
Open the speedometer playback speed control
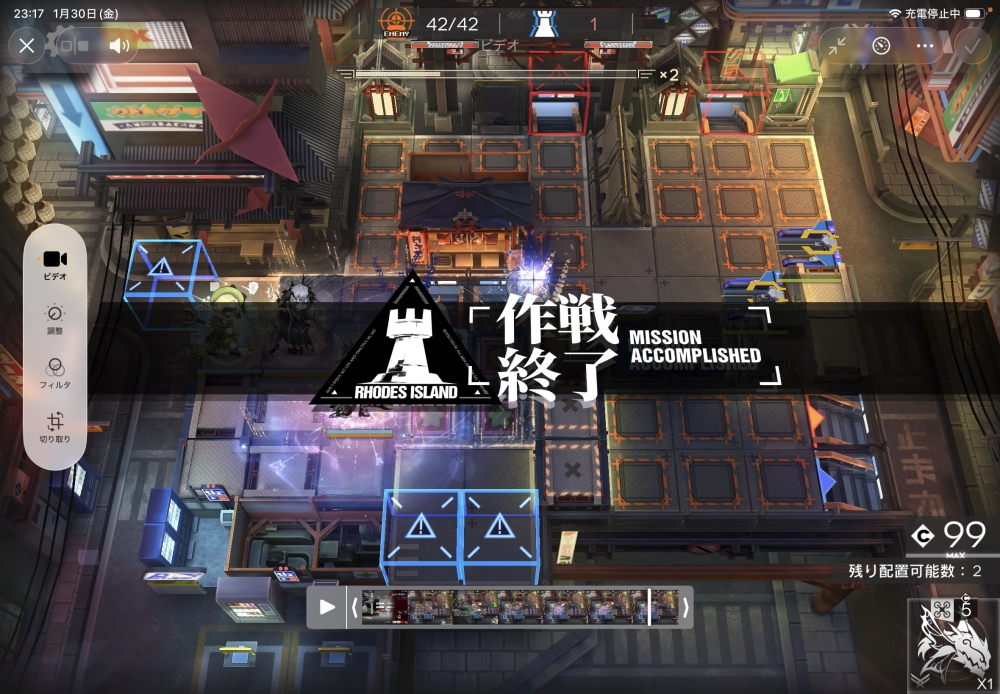[x=881, y=45]
